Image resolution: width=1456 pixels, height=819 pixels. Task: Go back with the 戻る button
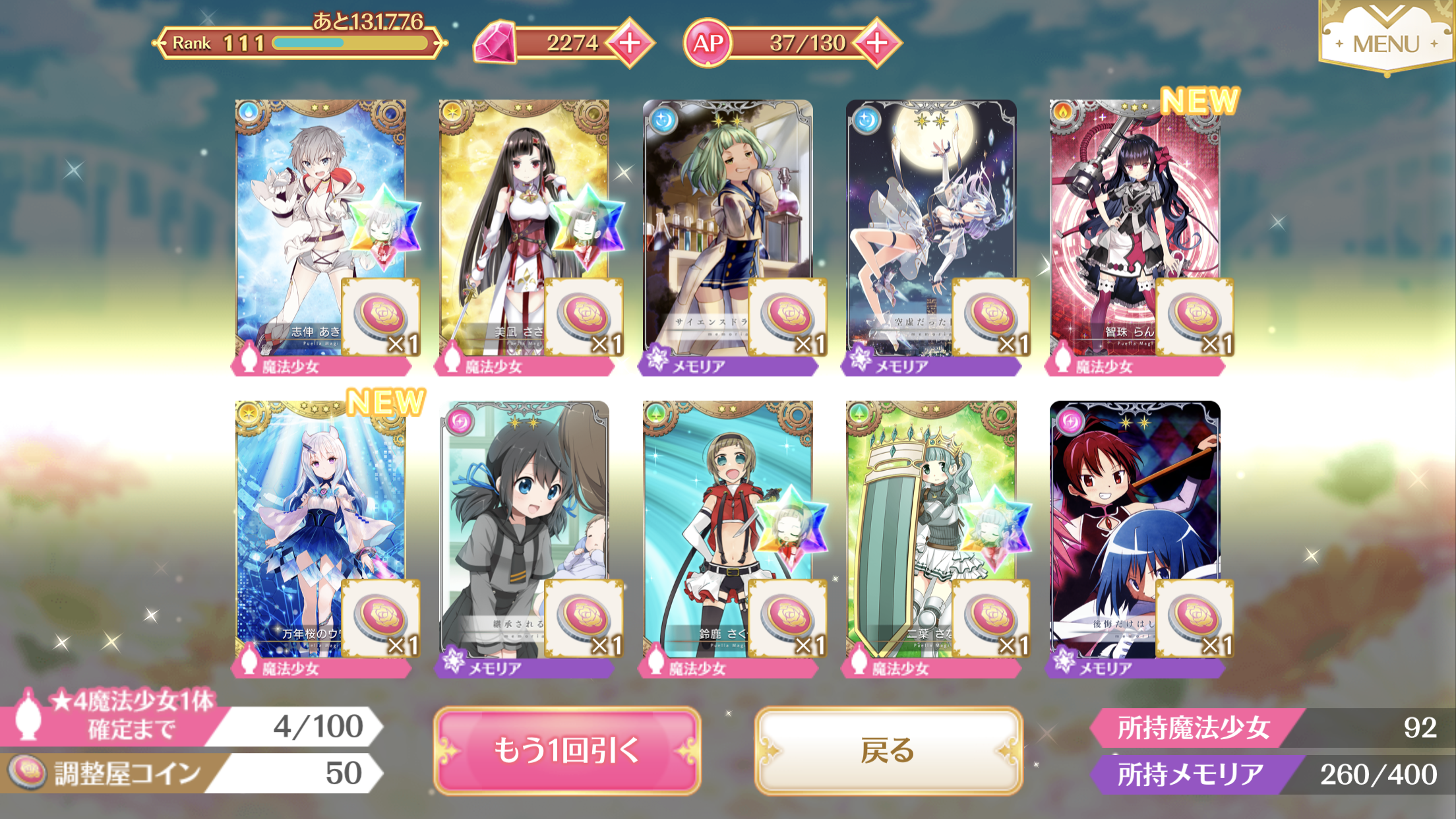888,750
